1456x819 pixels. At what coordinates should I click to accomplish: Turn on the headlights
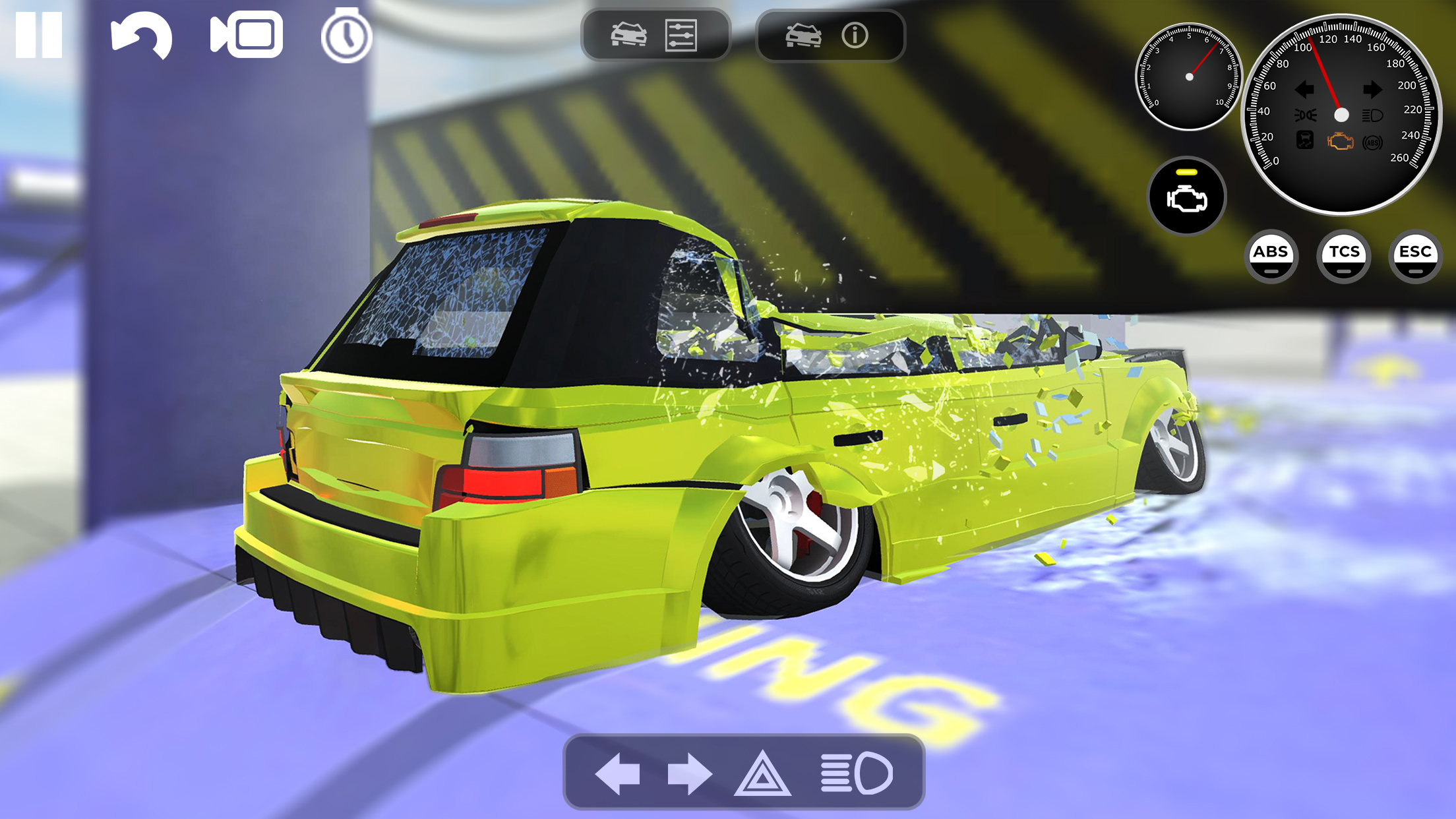(858, 773)
